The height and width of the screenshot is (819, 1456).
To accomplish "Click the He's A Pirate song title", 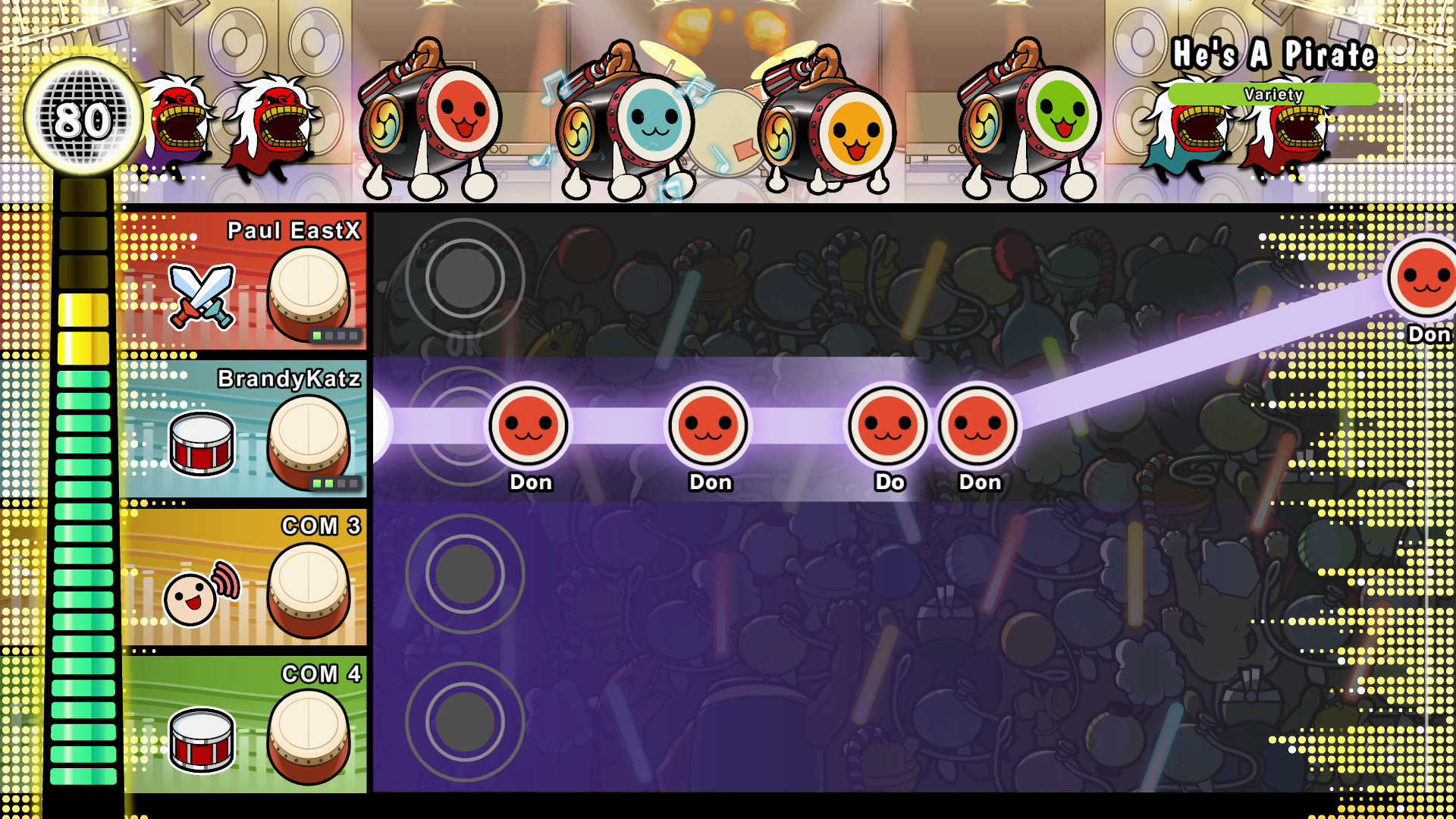I will 1273,54.
